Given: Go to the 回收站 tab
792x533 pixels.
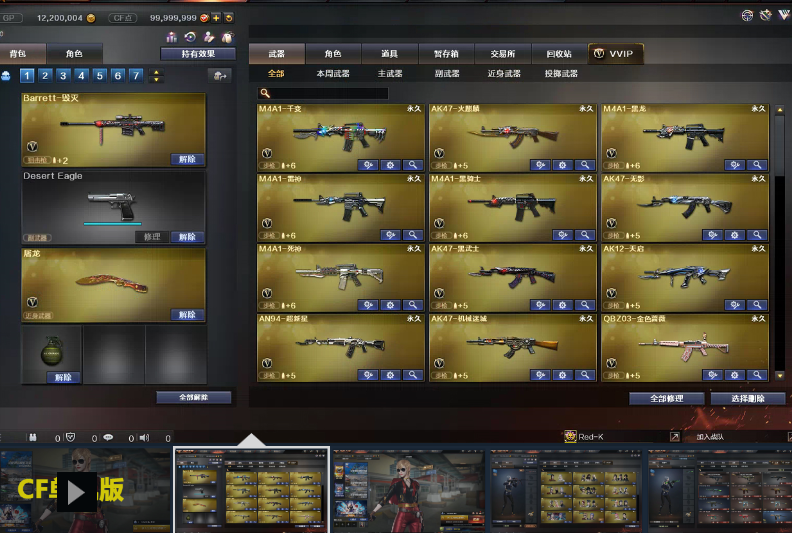Looking at the screenshot, I should [x=559, y=53].
